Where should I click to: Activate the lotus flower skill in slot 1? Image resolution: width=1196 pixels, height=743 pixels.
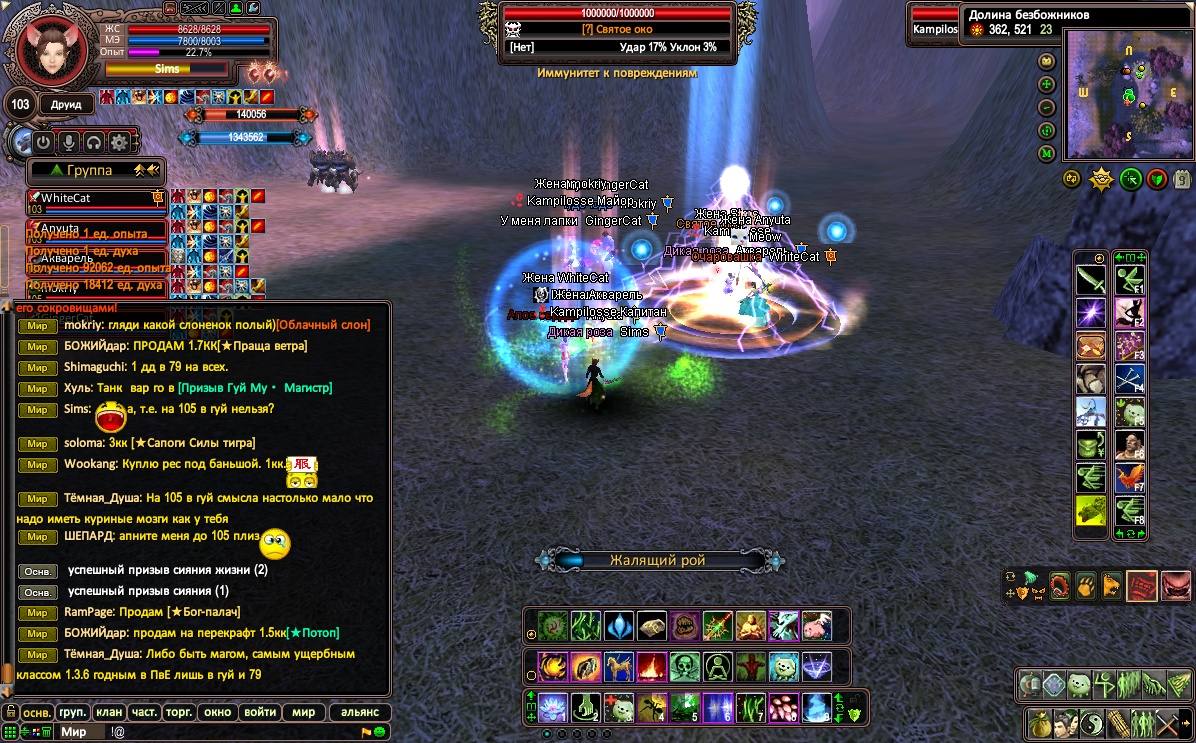point(553,708)
